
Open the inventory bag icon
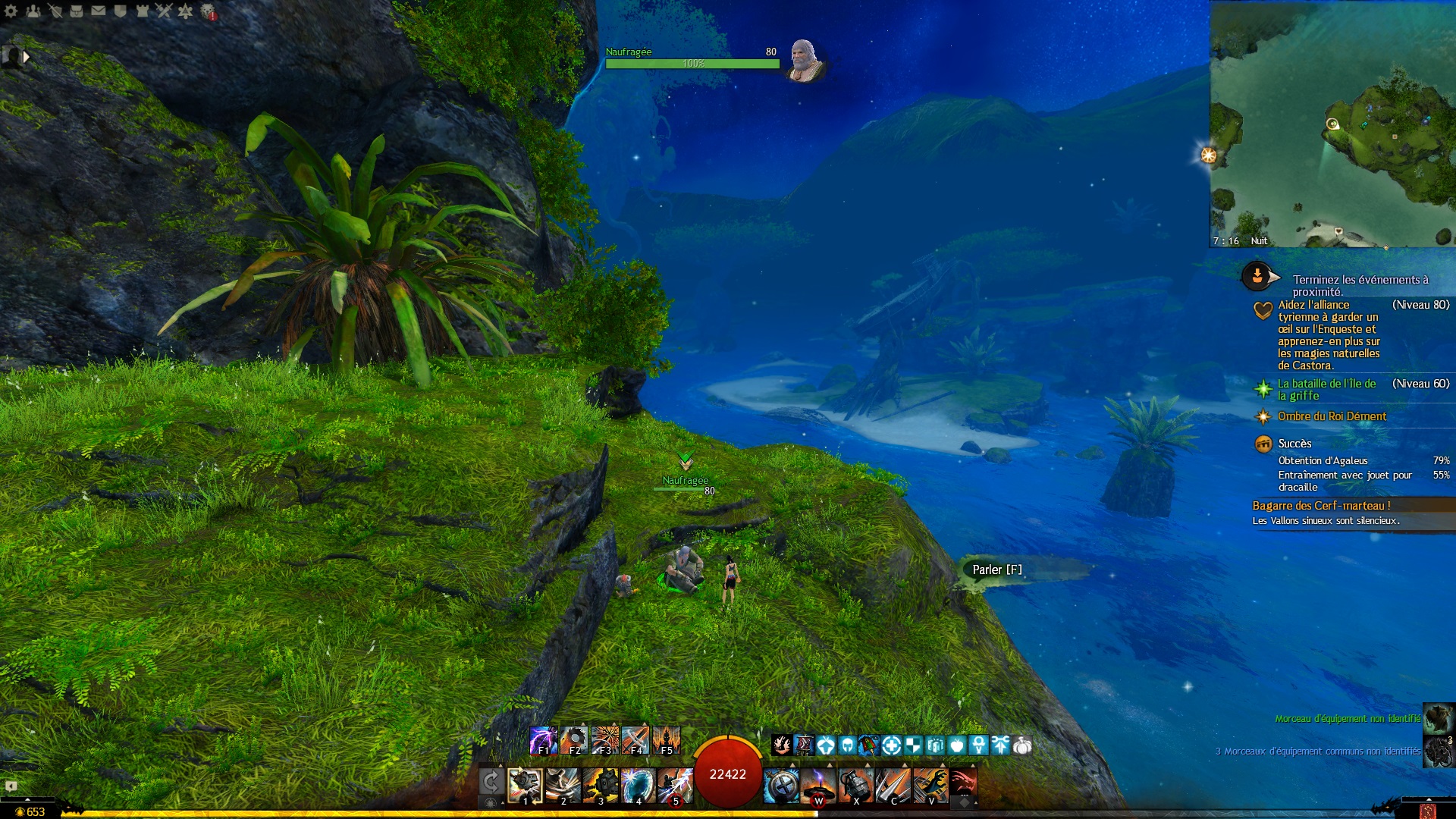(x=77, y=11)
